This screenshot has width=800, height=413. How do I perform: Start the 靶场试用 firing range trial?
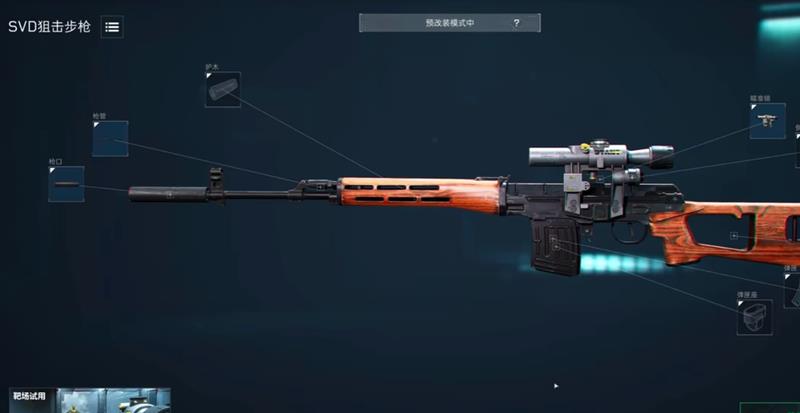click(30, 394)
